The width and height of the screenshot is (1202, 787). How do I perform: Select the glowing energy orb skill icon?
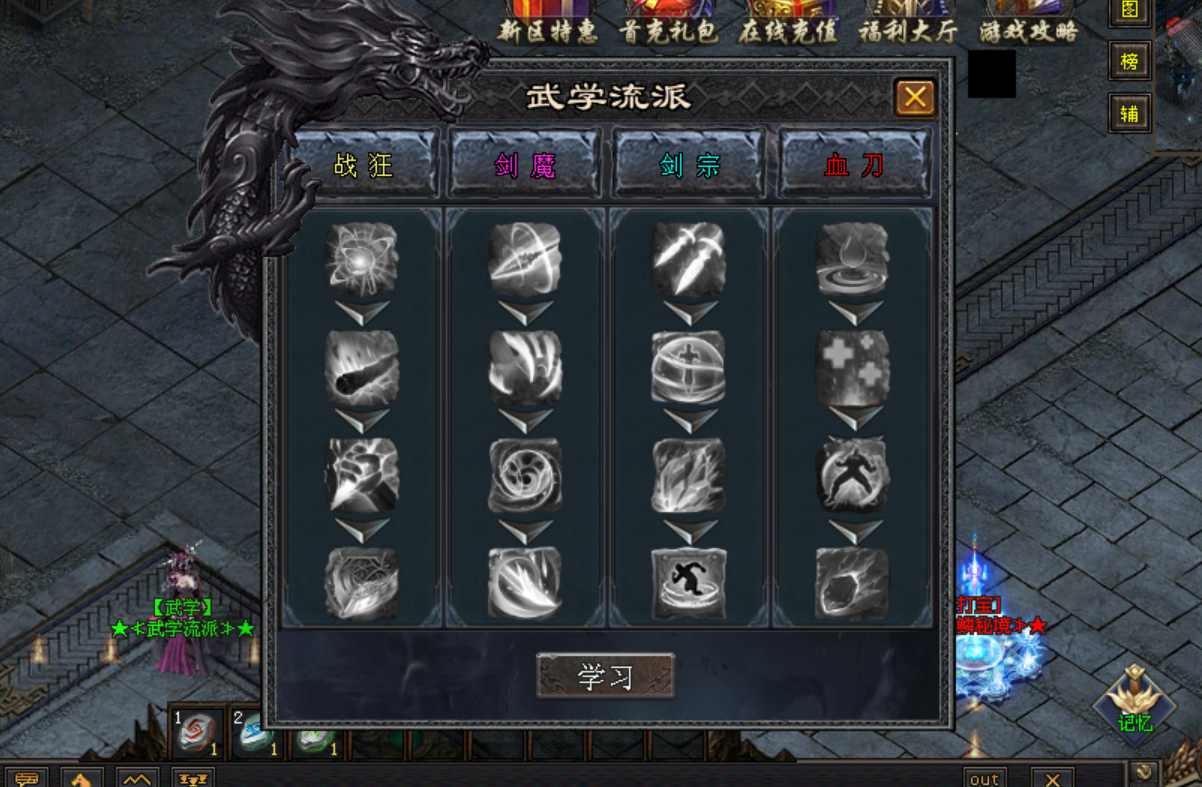(x=362, y=258)
